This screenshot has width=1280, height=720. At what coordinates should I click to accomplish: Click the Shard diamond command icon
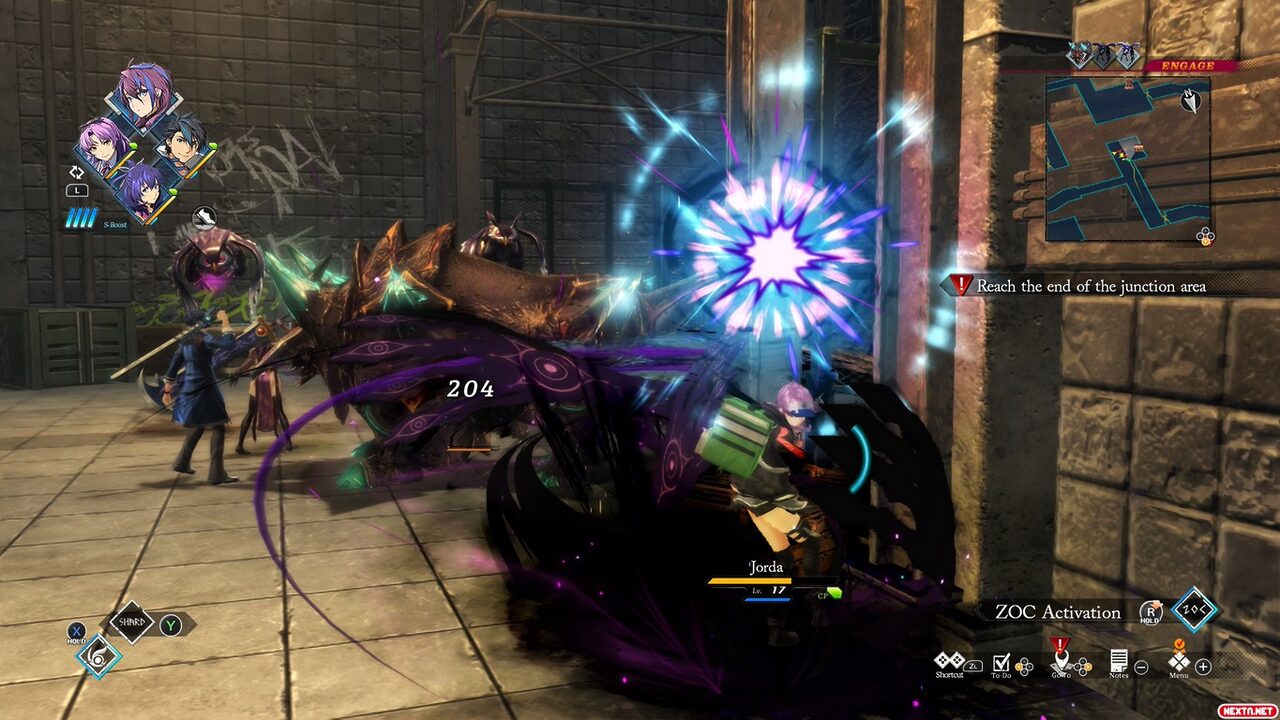coord(132,624)
